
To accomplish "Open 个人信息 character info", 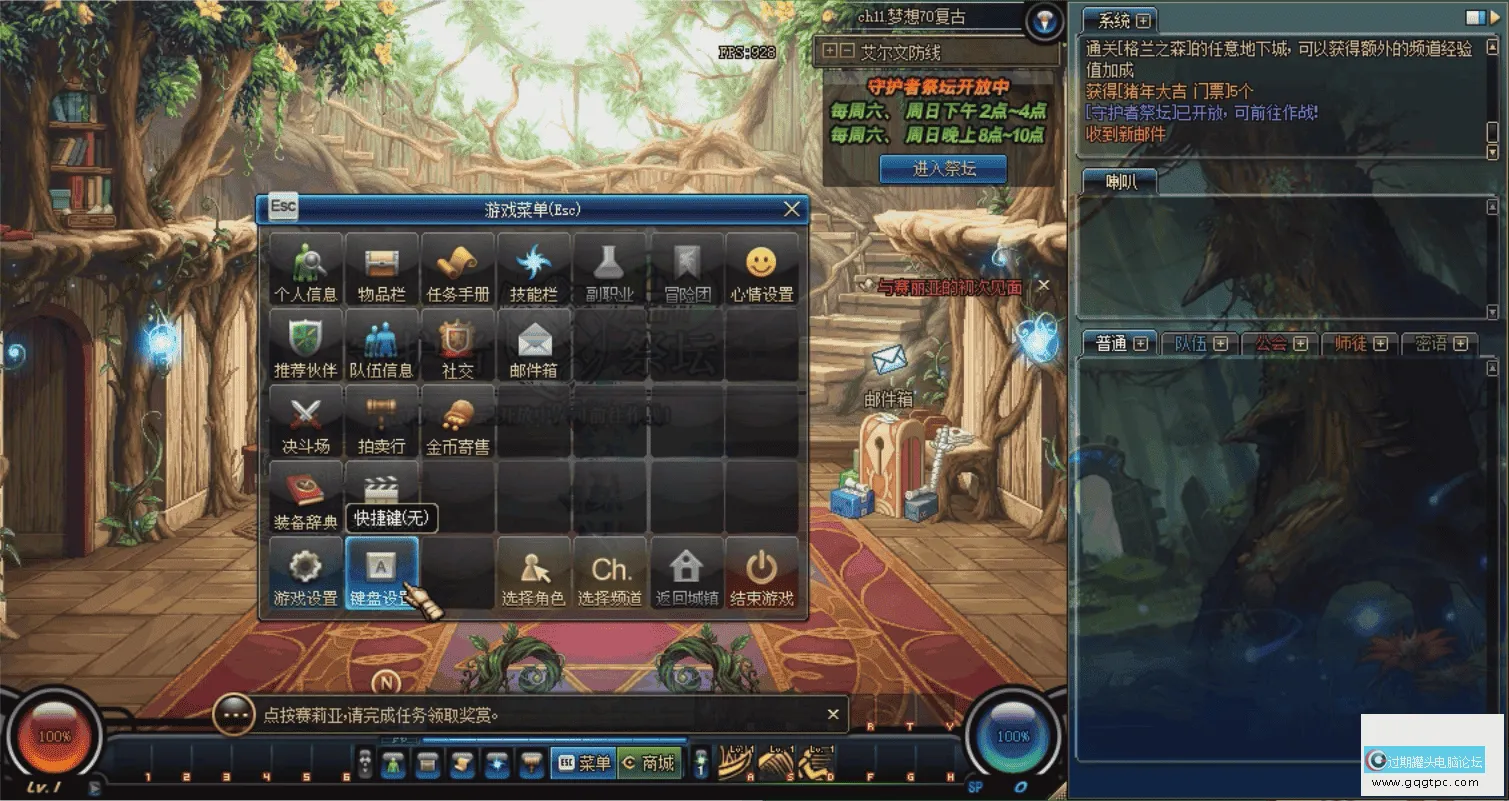I will 305,270.
